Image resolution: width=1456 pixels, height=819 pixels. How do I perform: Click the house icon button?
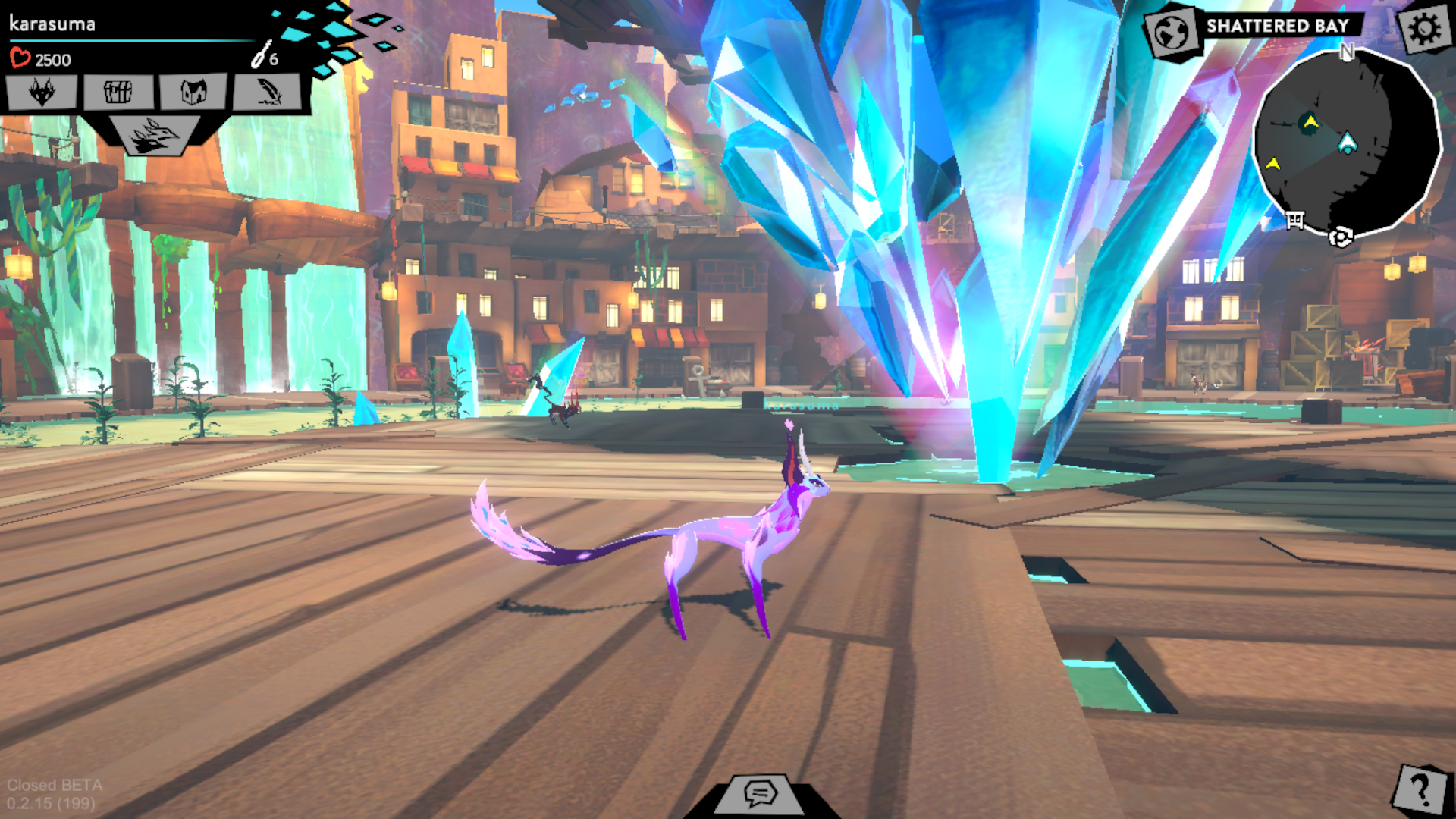[x=193, y=93]
